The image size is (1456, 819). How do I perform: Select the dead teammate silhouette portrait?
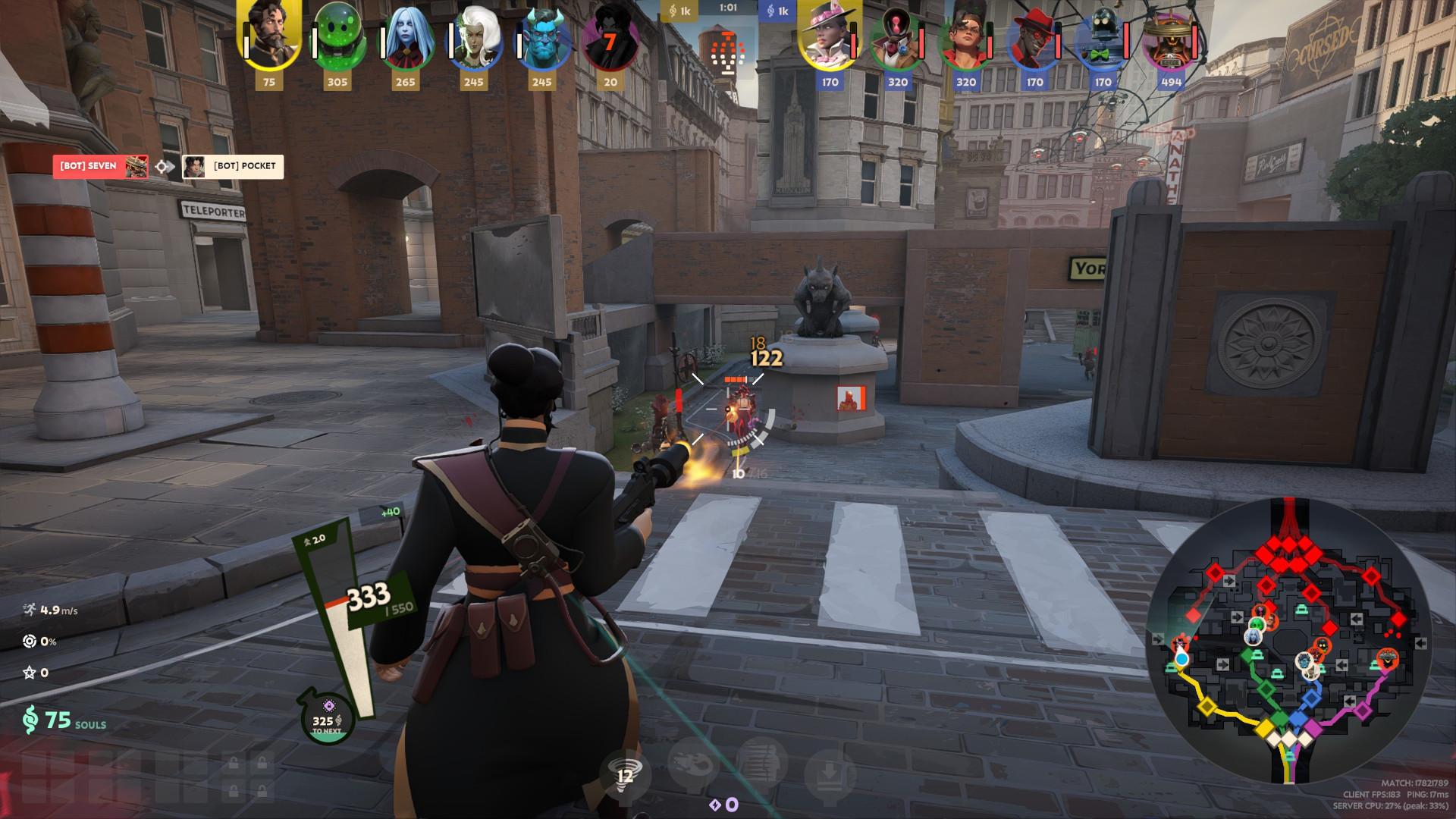(610, 38)
